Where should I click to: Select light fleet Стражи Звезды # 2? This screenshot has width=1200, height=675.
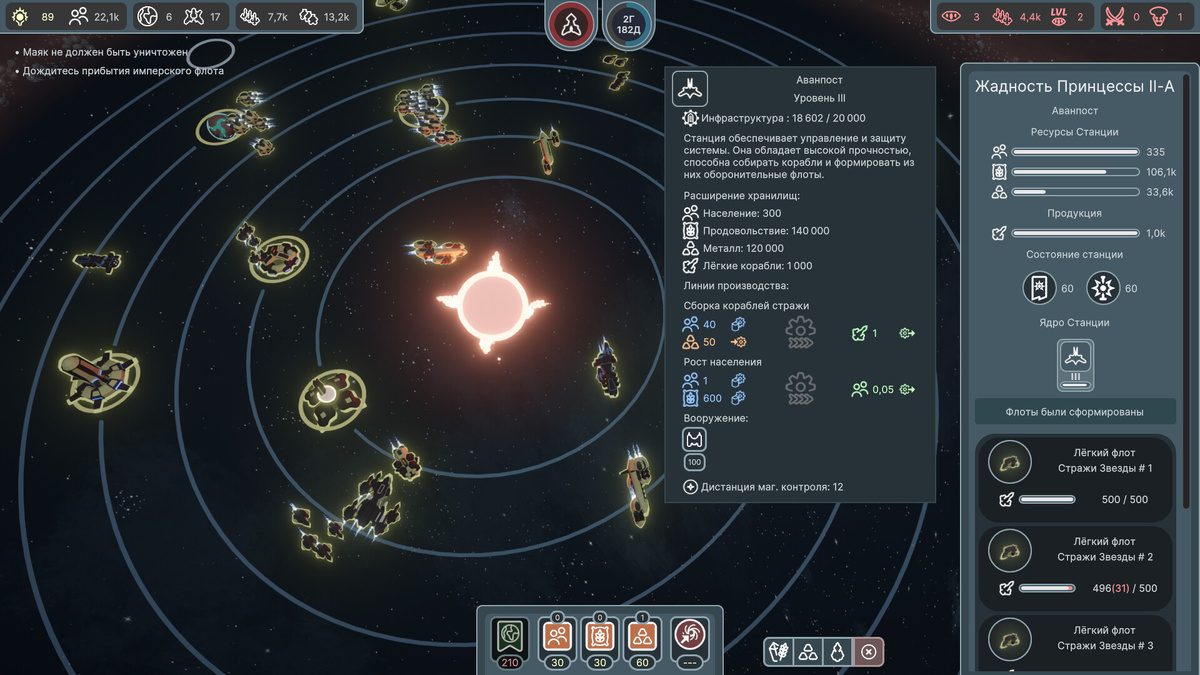(x=1075, y=566)
